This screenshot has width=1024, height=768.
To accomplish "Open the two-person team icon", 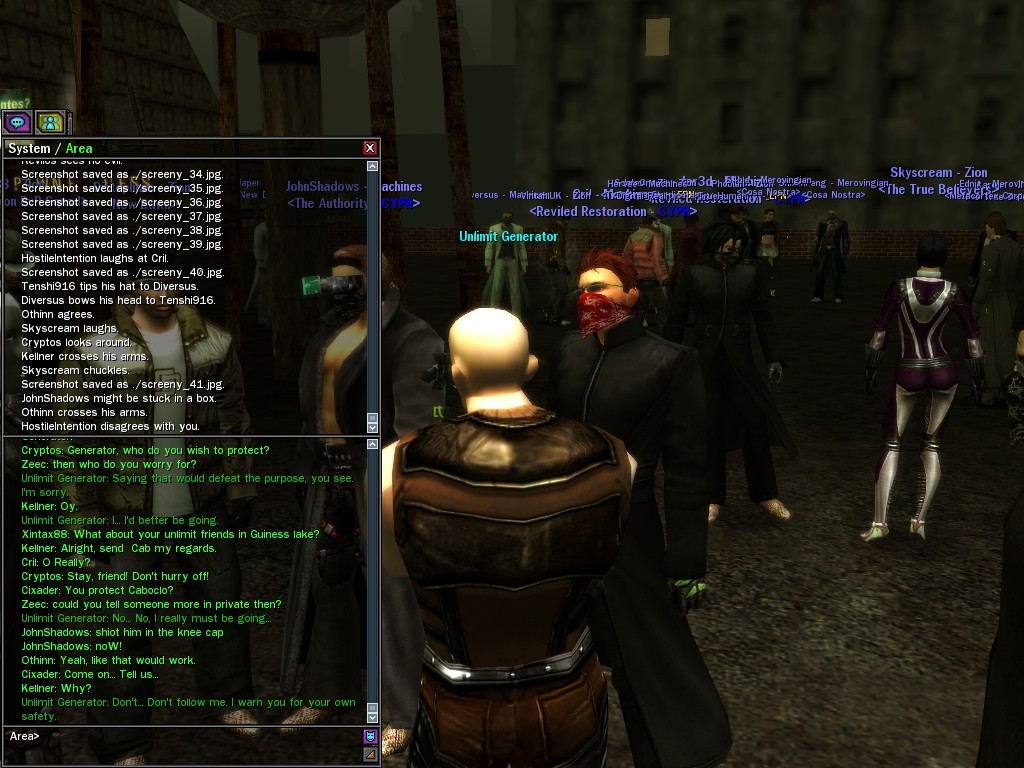I will coord(50,123).
